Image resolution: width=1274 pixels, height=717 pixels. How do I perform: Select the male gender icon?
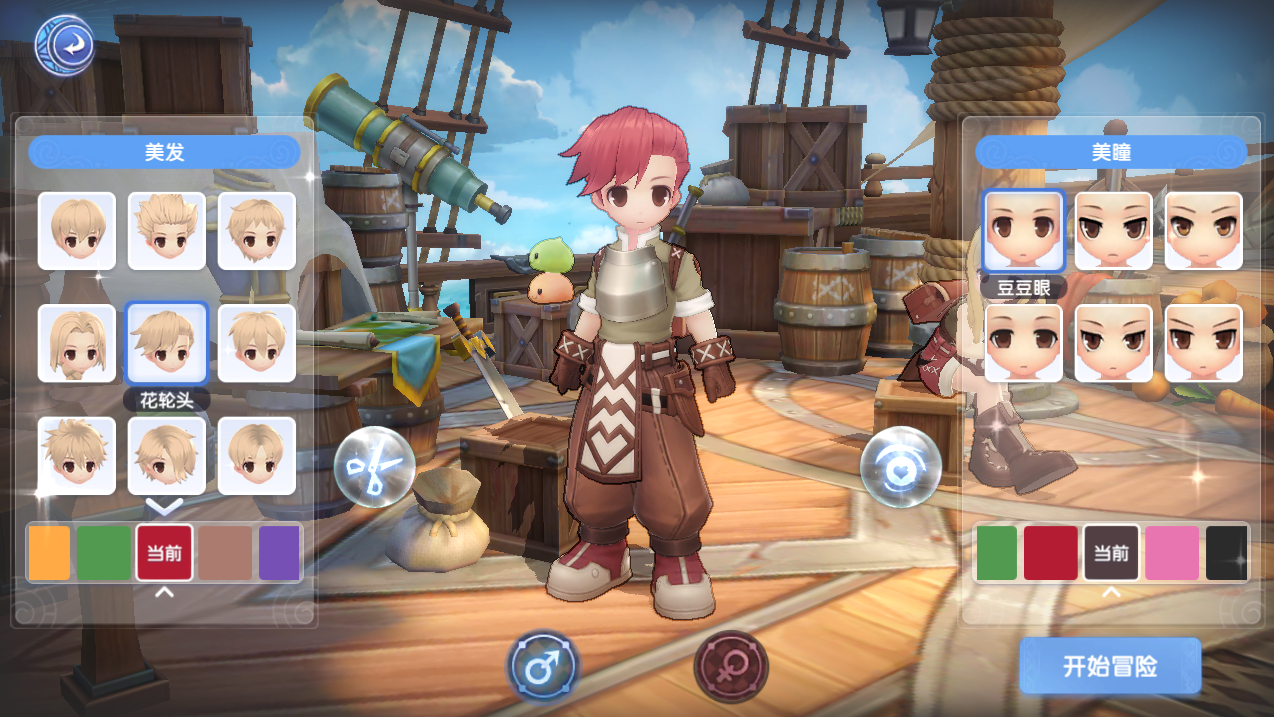(x=543, y=666)
